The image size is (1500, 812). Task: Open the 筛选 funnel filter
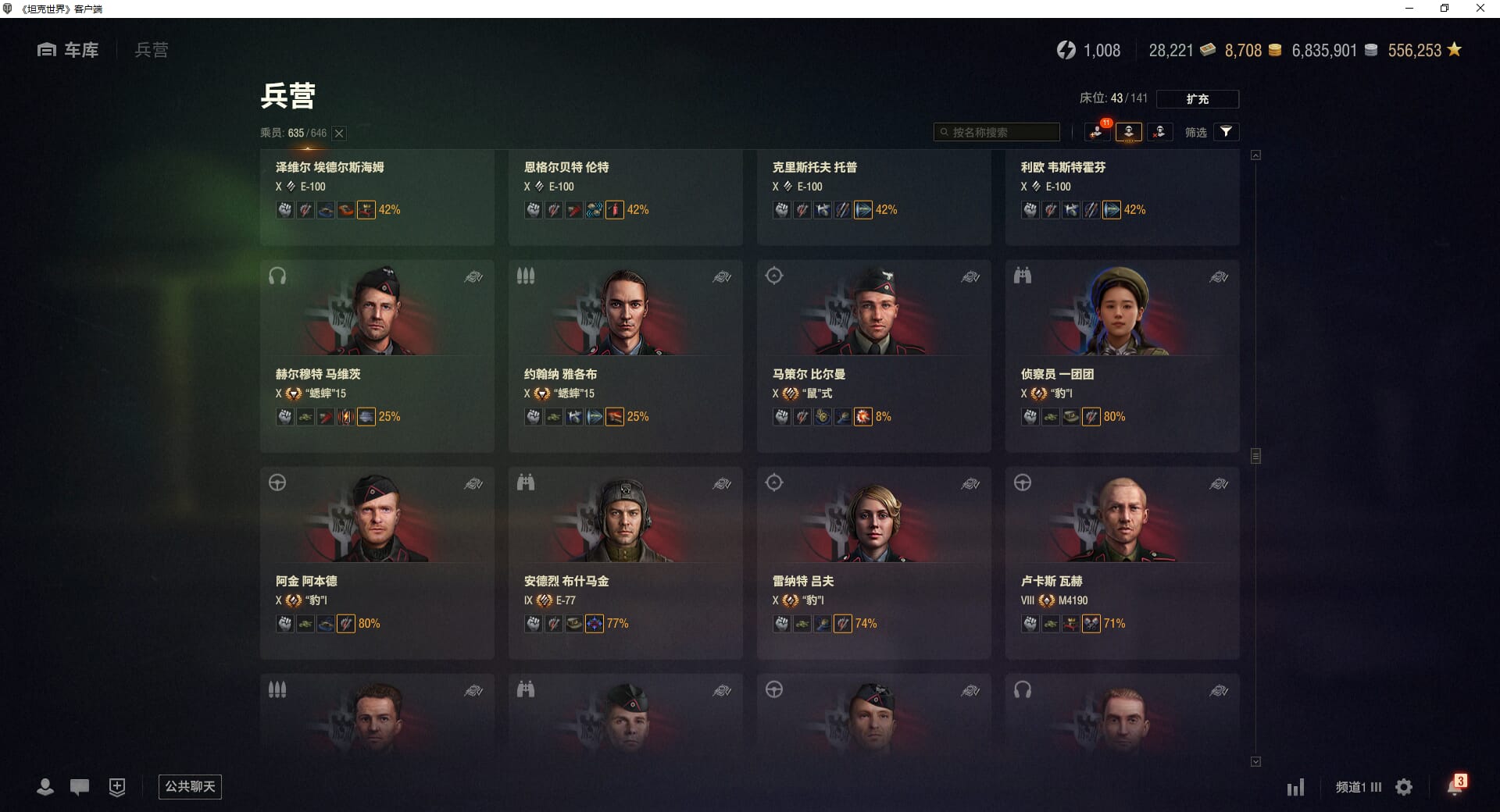click(x=1226, y=132)
